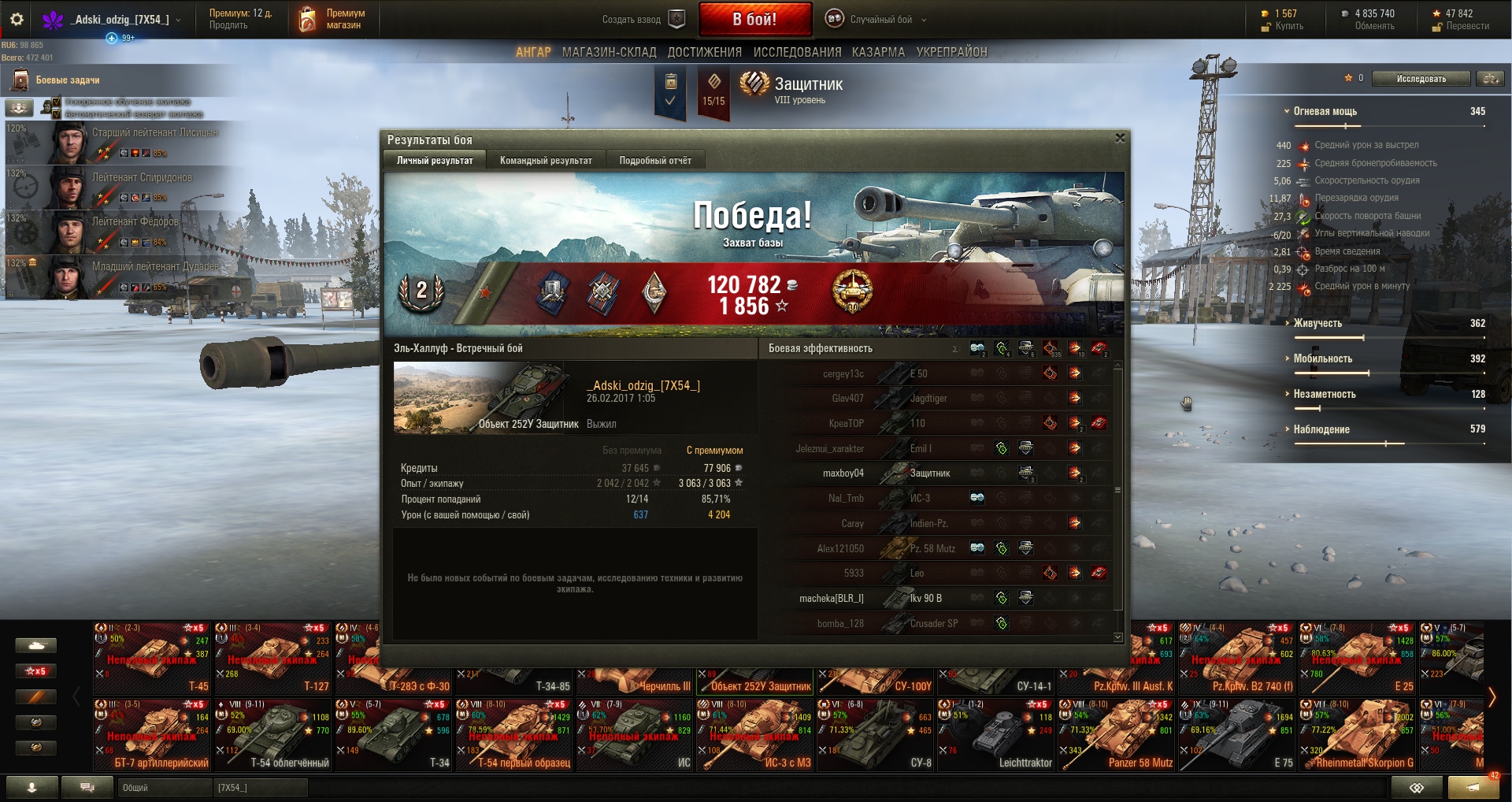Expand the Мобильность stats section
This screenshot has height=802, width=1512.
[x=1321, y=358]
